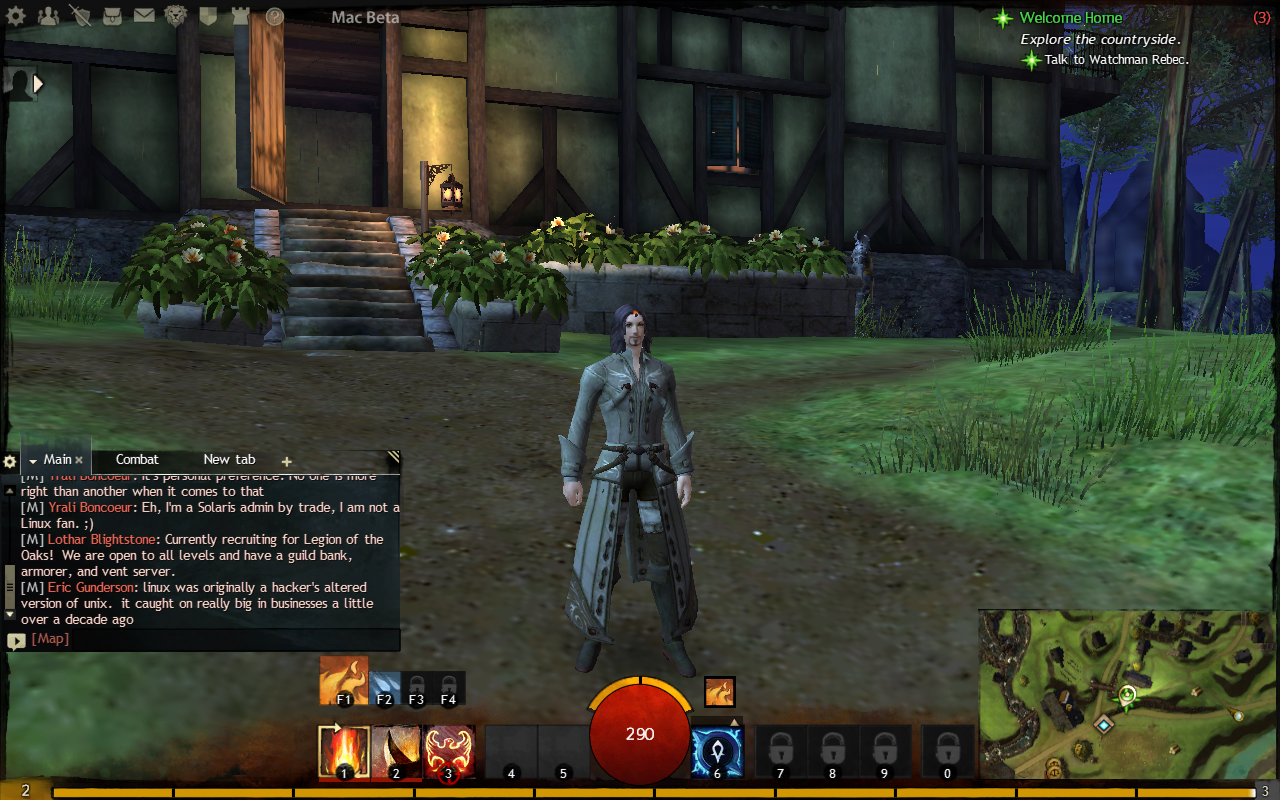Screen dimensions: 1280x800
Task: Open chat options gear beside Main tab
Action: pos(10,462)
